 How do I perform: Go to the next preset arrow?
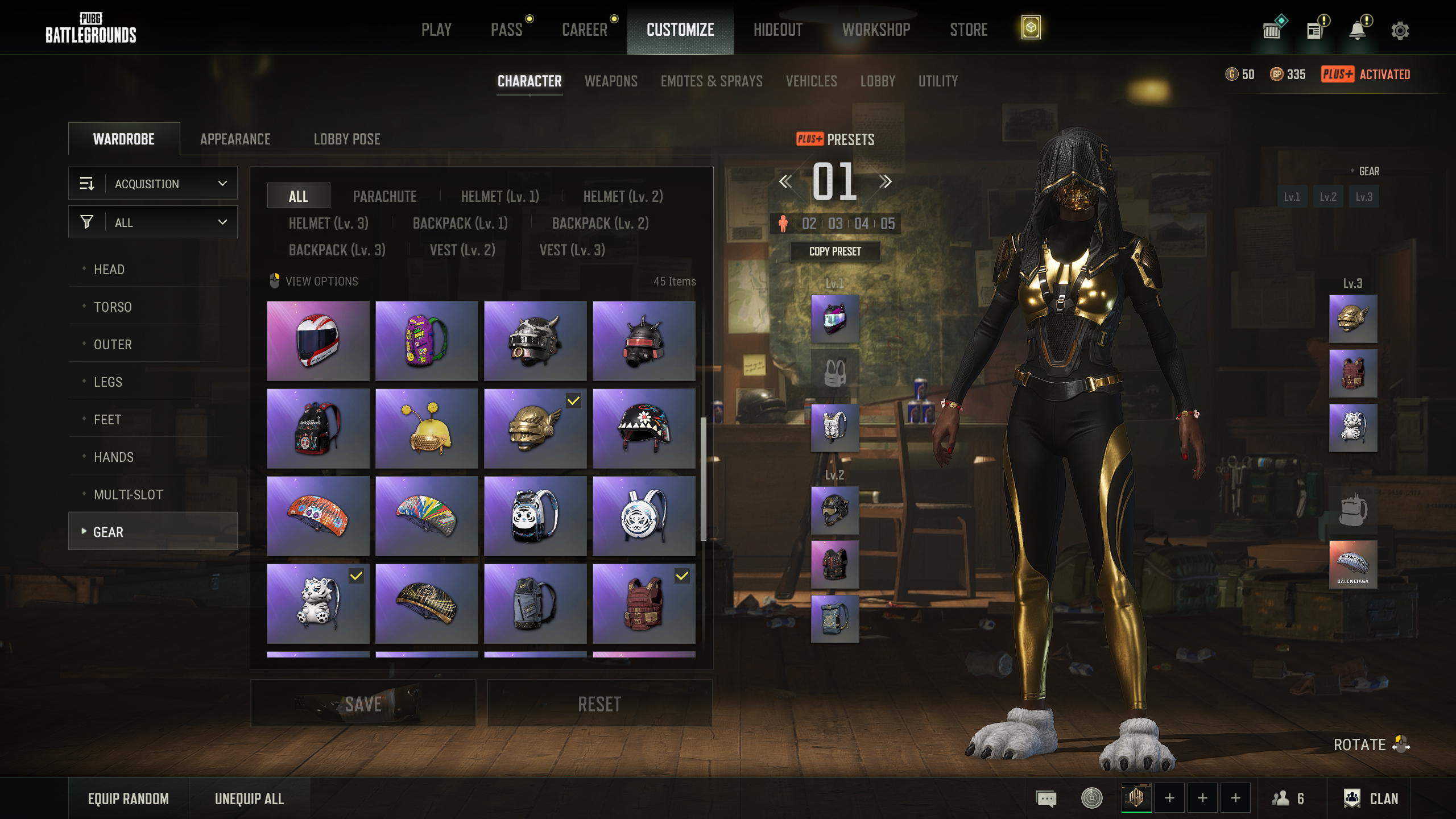click(885, 182)
